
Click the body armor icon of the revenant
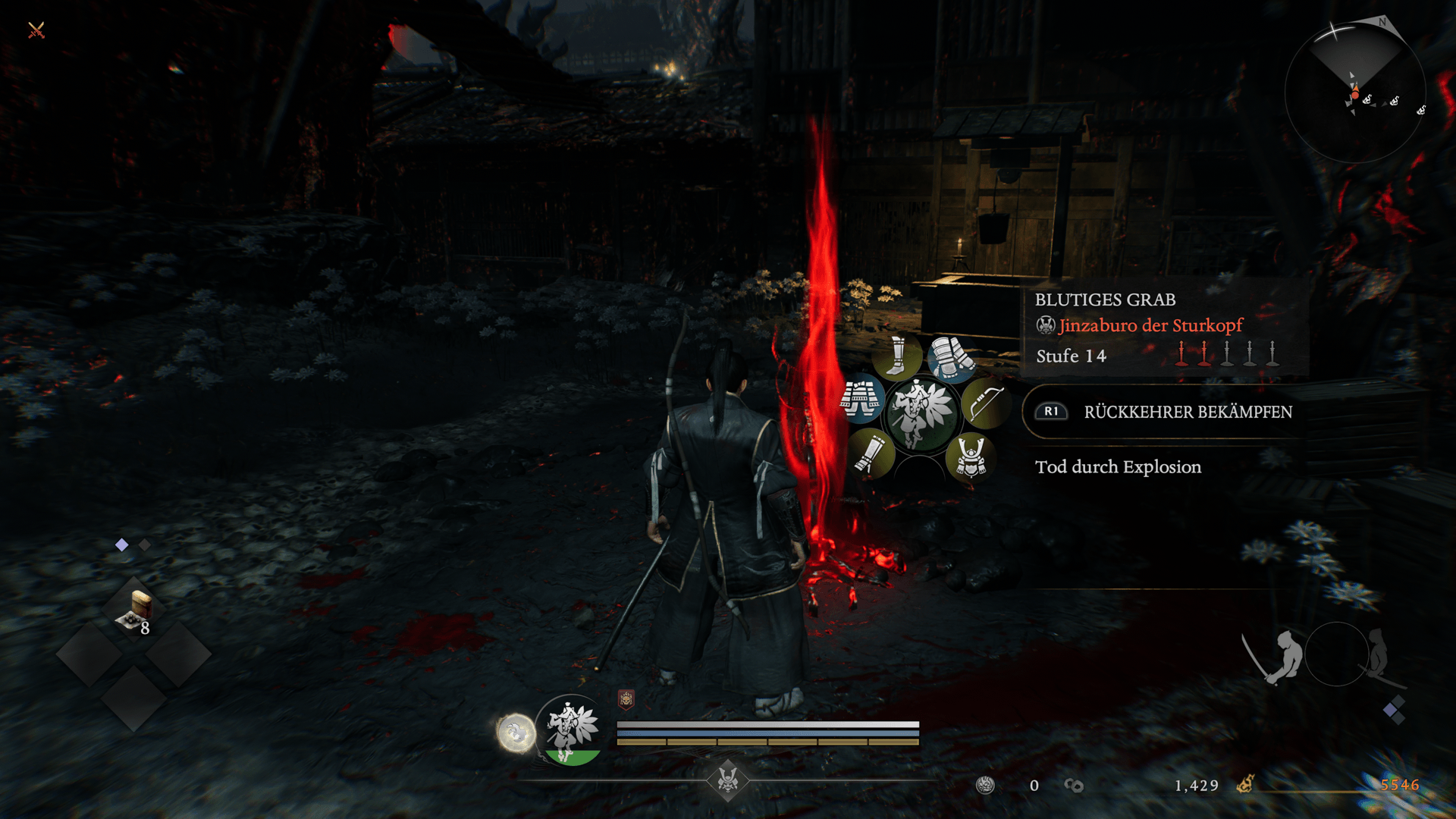coord(861,398)
